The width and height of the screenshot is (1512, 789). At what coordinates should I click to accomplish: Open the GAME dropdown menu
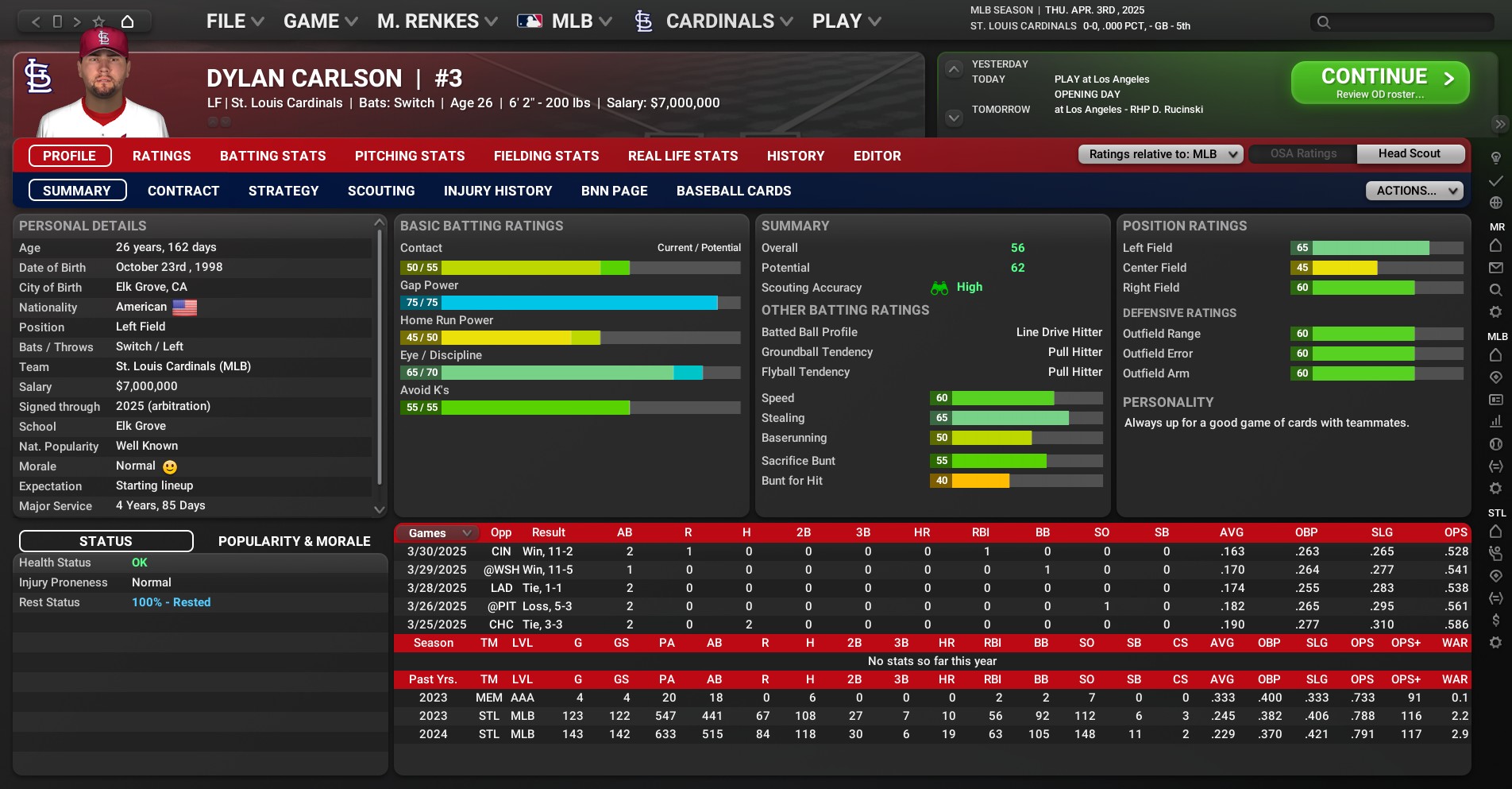click(x=320, y=21)
